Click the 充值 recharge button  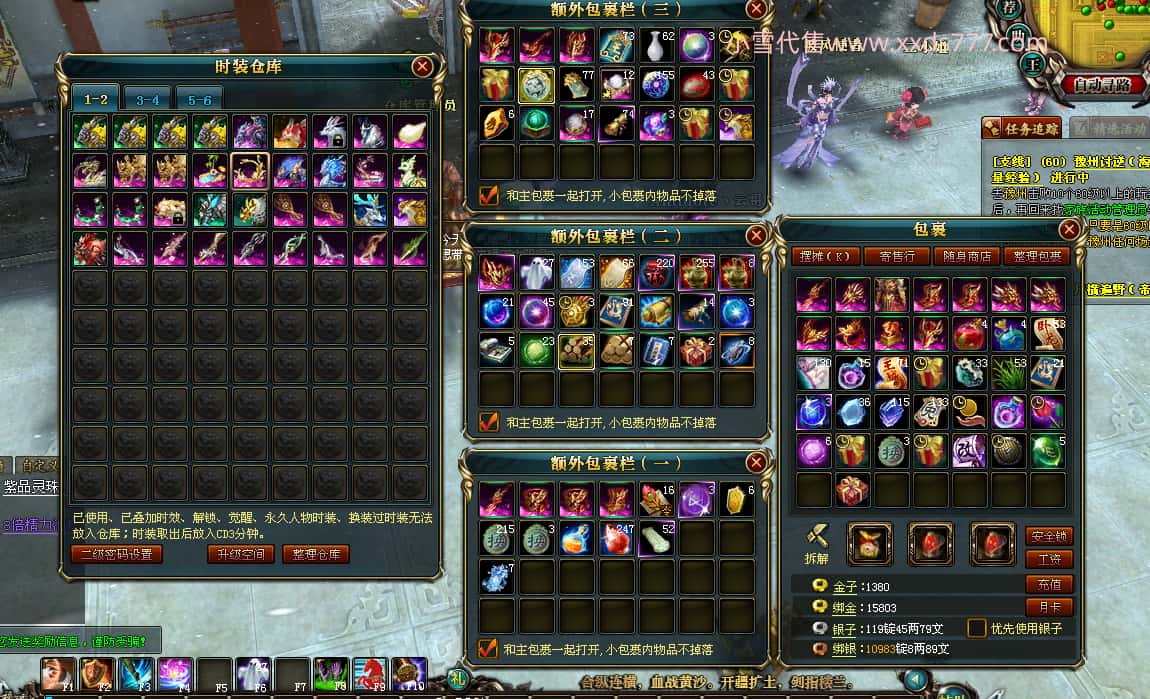pyautogui.click(x=1049, y=584)
